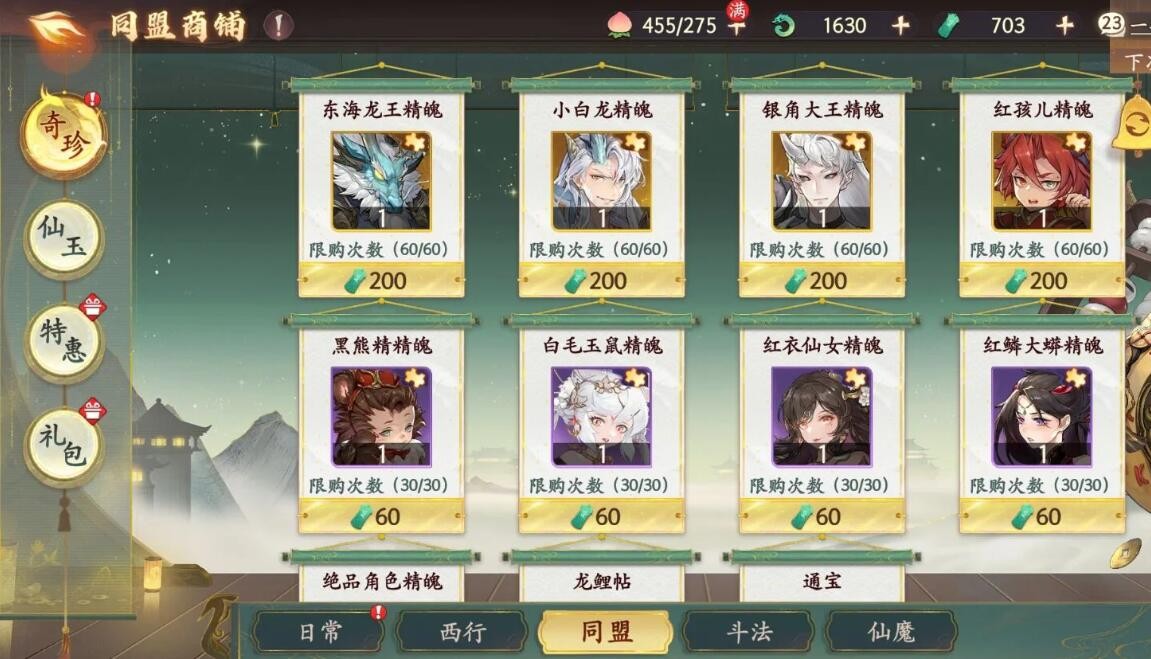Open the 特惠 category

tap(63, 341)
